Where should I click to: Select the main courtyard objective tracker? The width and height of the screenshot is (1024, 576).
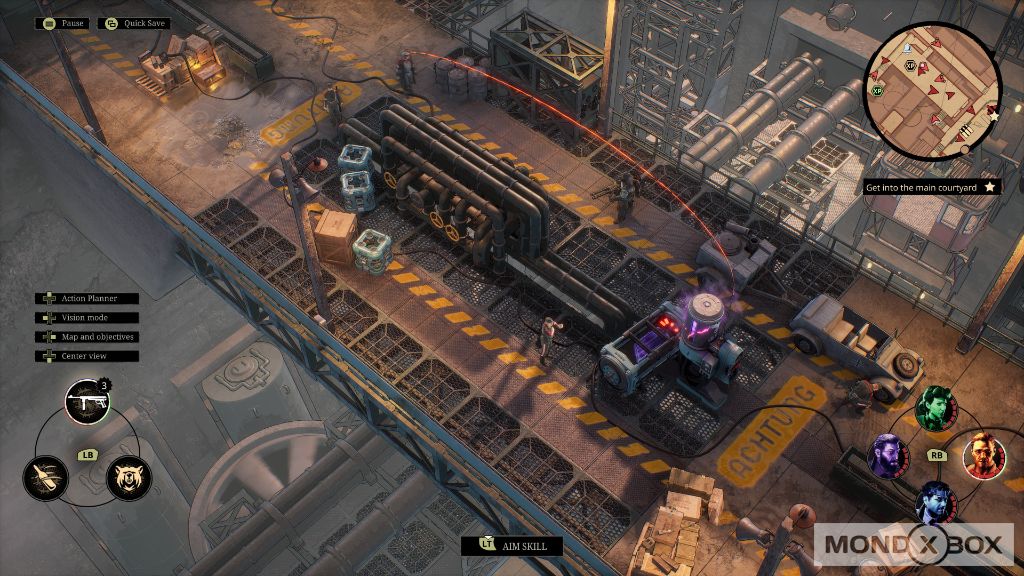click(x=918, y=187)
